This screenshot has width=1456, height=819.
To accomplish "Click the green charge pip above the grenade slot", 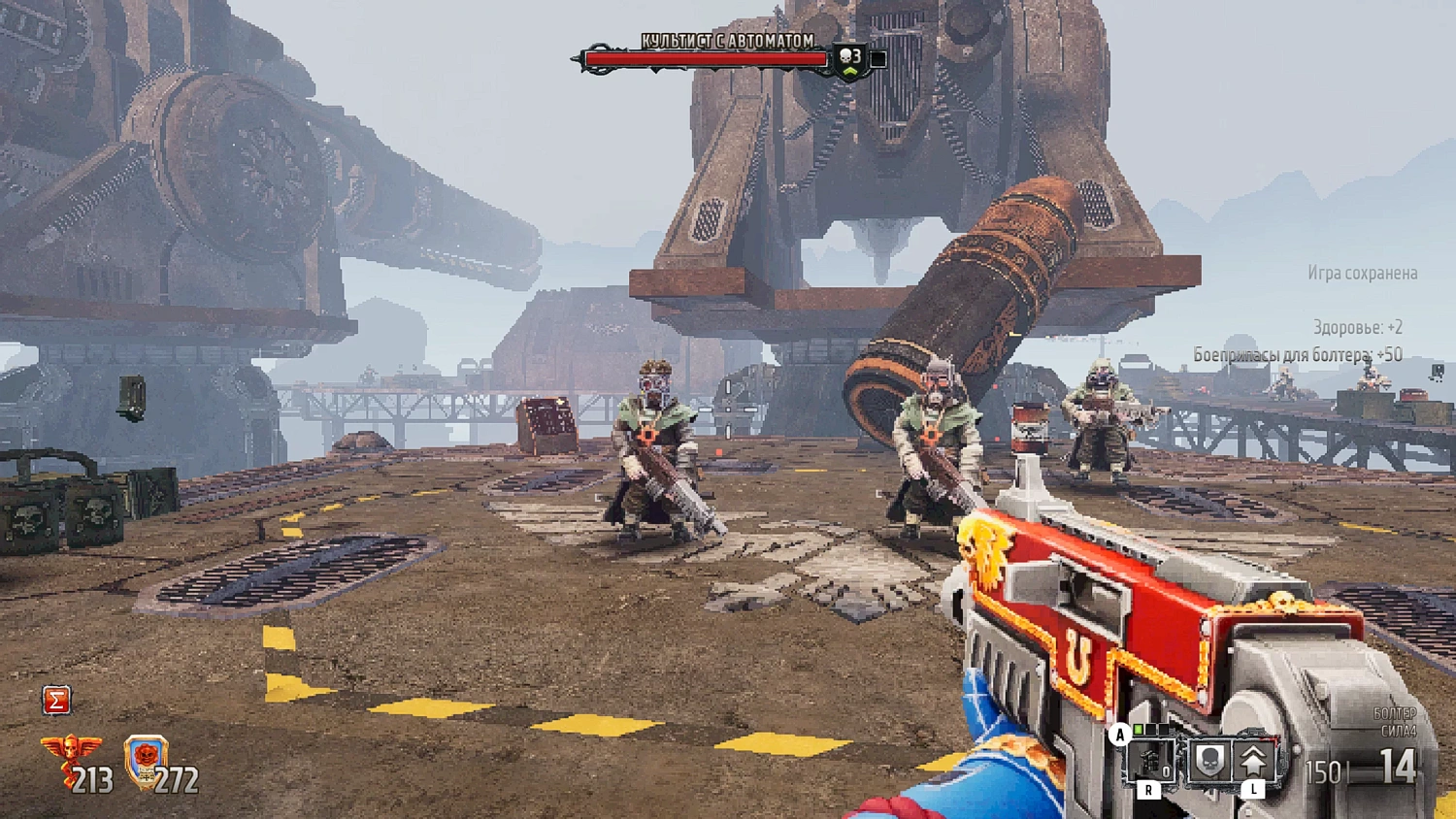I will pos(1137,730).
